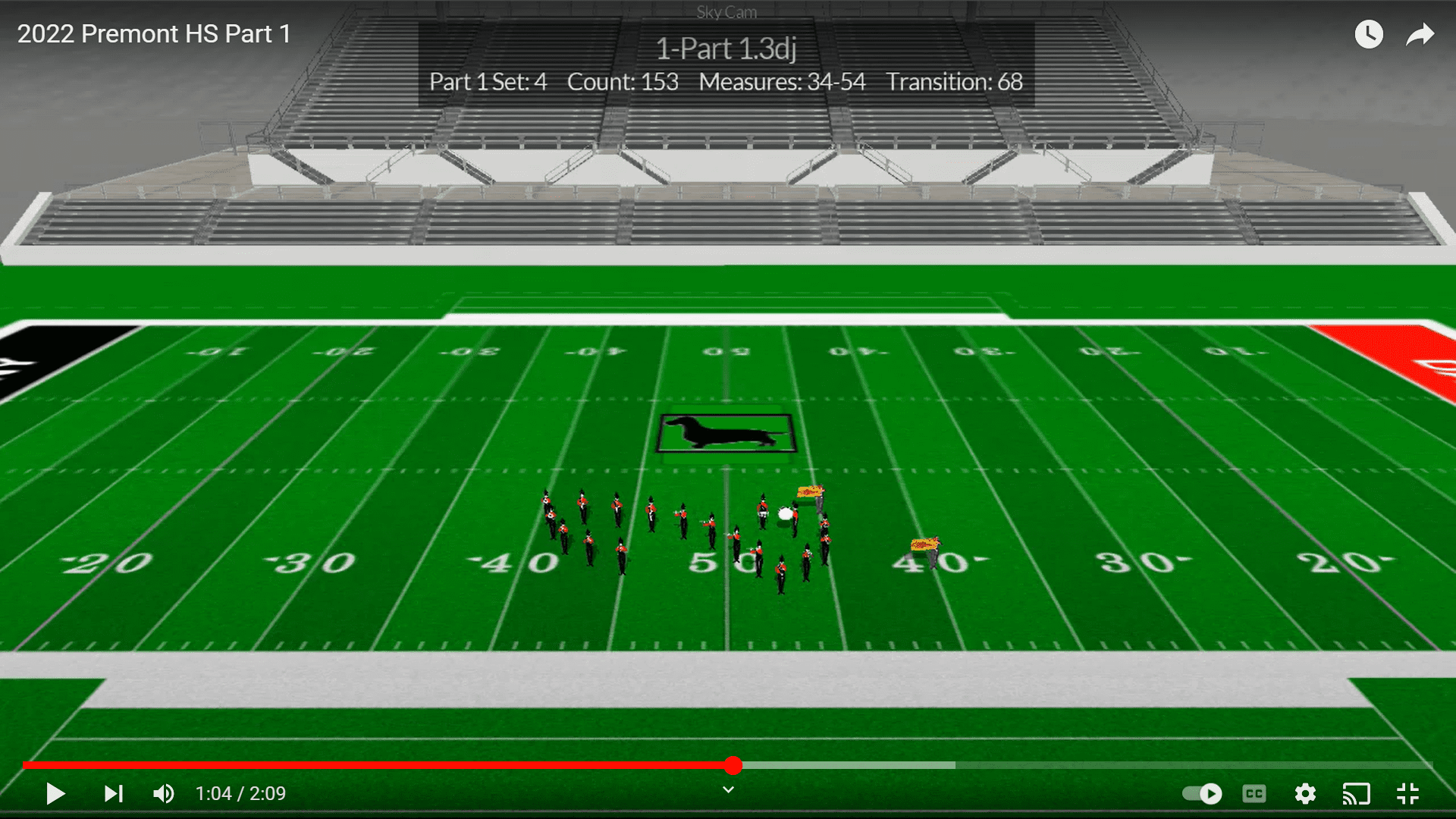
Task: Open the video title 2022 Premont HS Part 1
Action: pyautogui.click(x=152, y=33)
